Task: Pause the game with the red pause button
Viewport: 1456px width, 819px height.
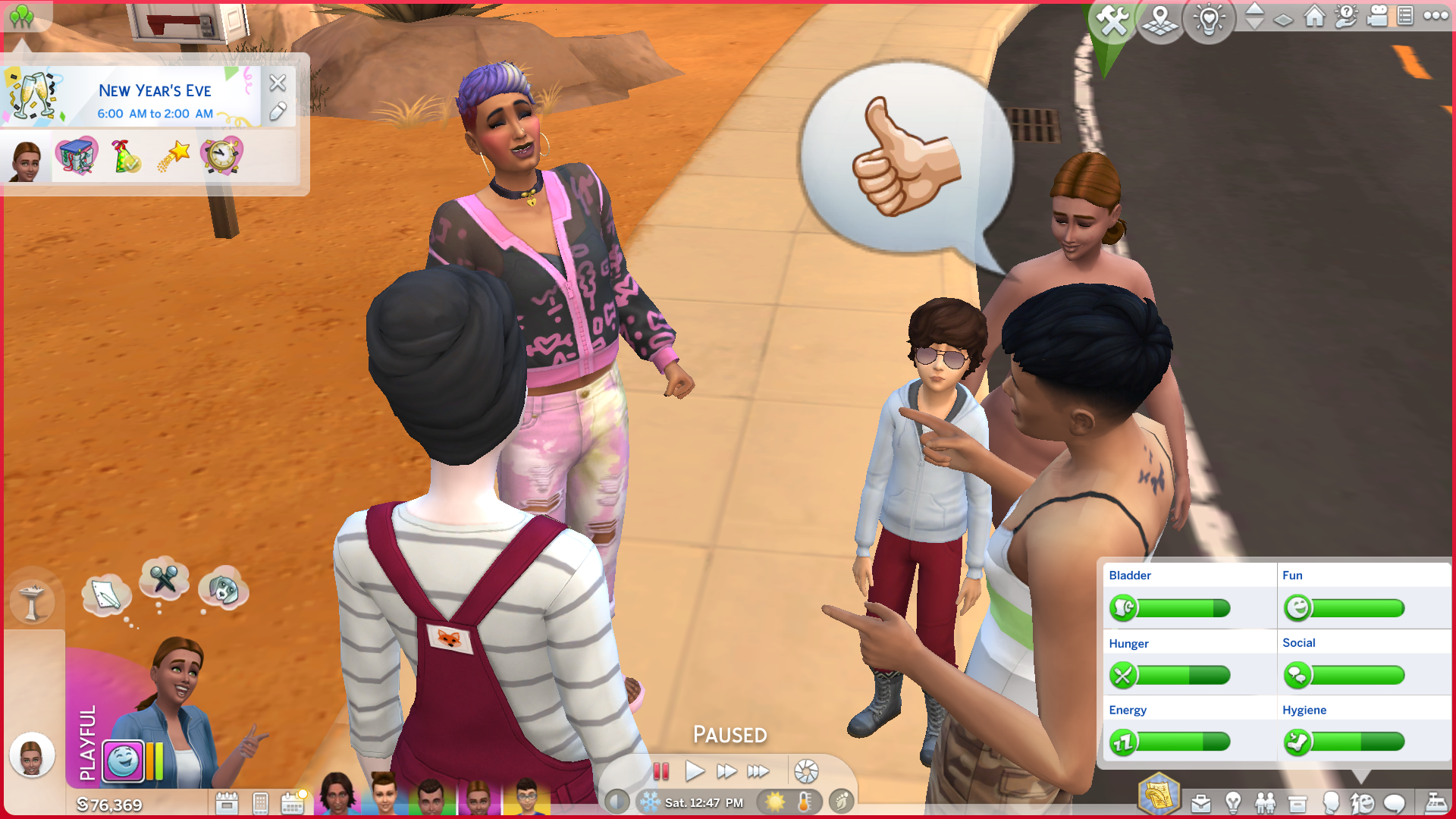Action: point(661,772)
